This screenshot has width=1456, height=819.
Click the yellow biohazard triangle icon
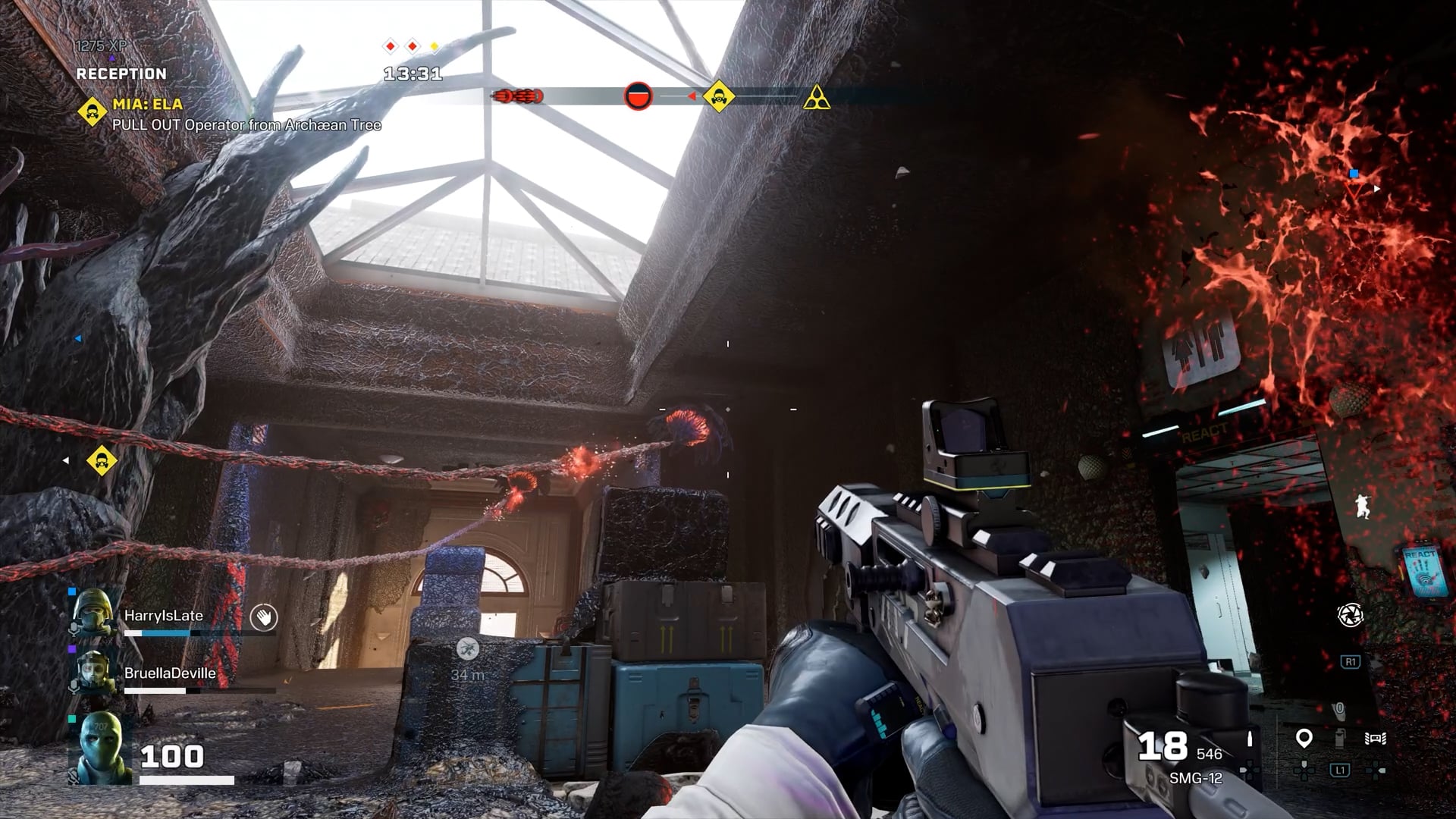click(x=817, y=99)
